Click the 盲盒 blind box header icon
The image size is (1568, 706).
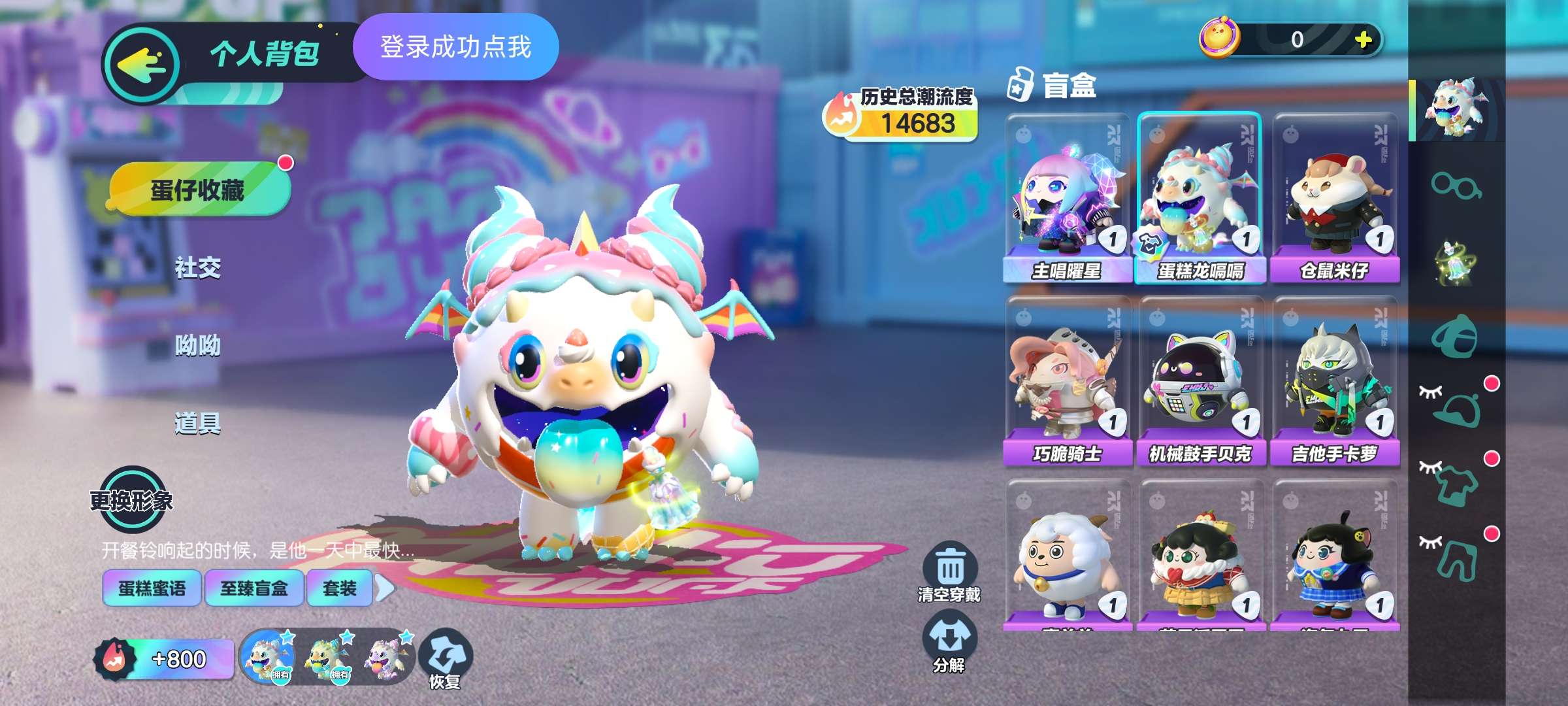click(1019, 85)
